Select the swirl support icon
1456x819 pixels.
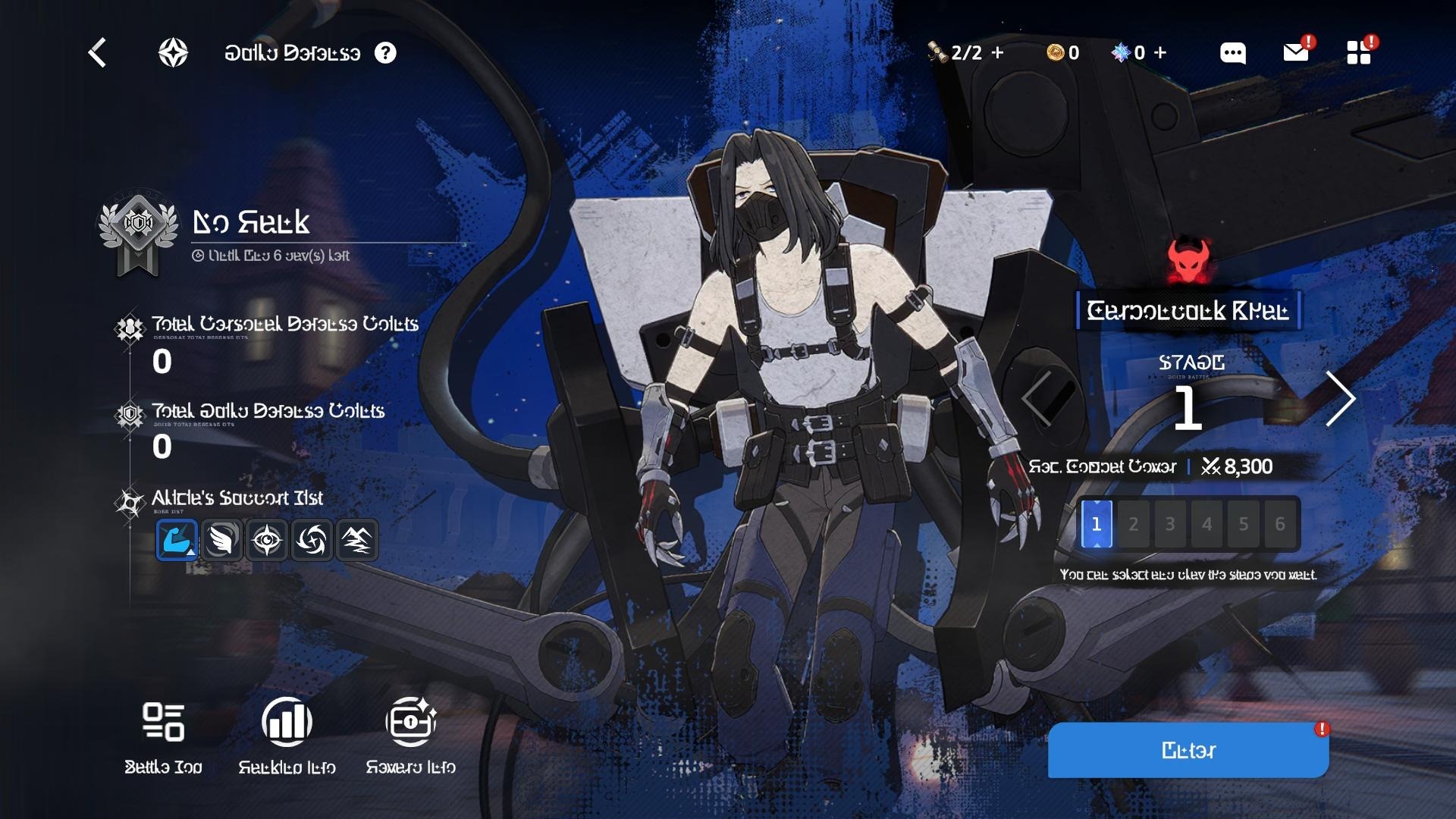tap(312, 540)
